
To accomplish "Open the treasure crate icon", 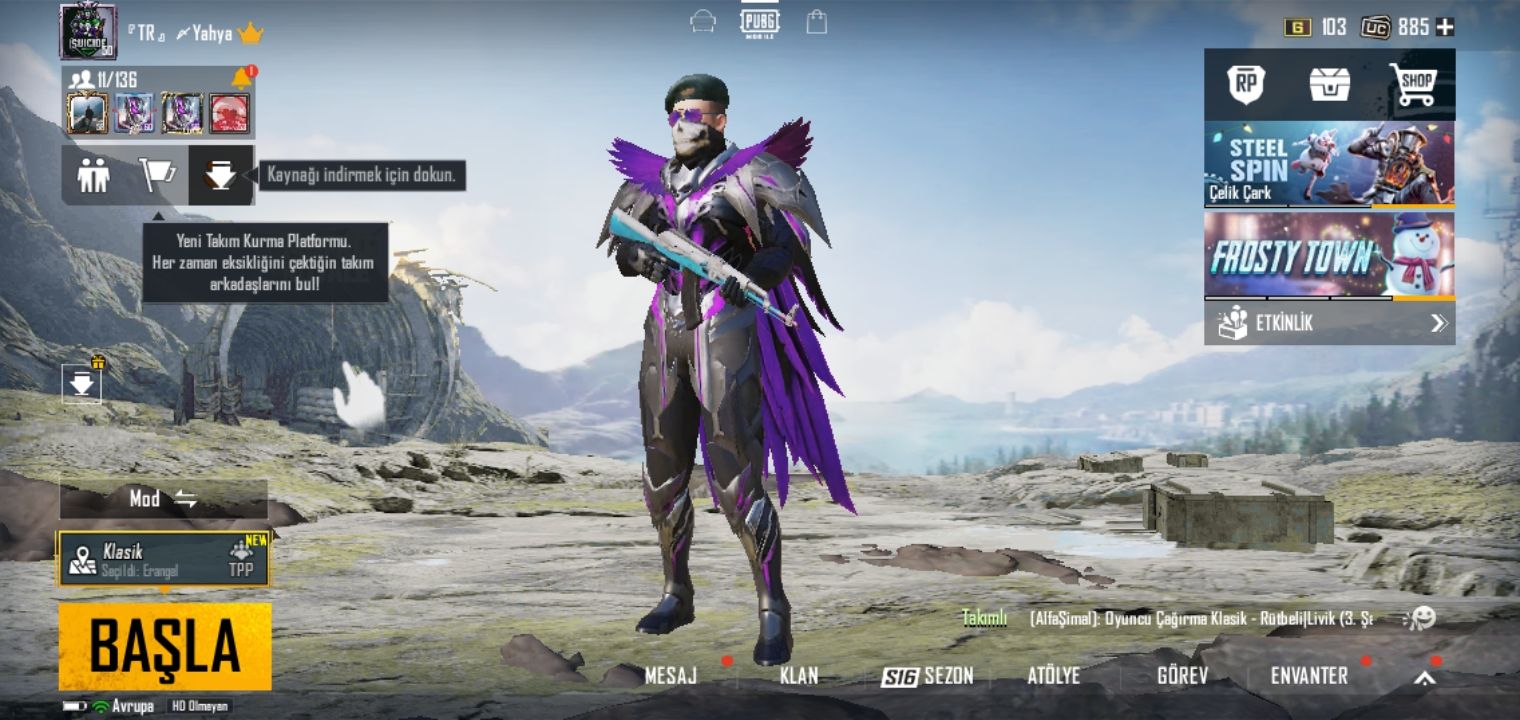I will [1330, 85].
